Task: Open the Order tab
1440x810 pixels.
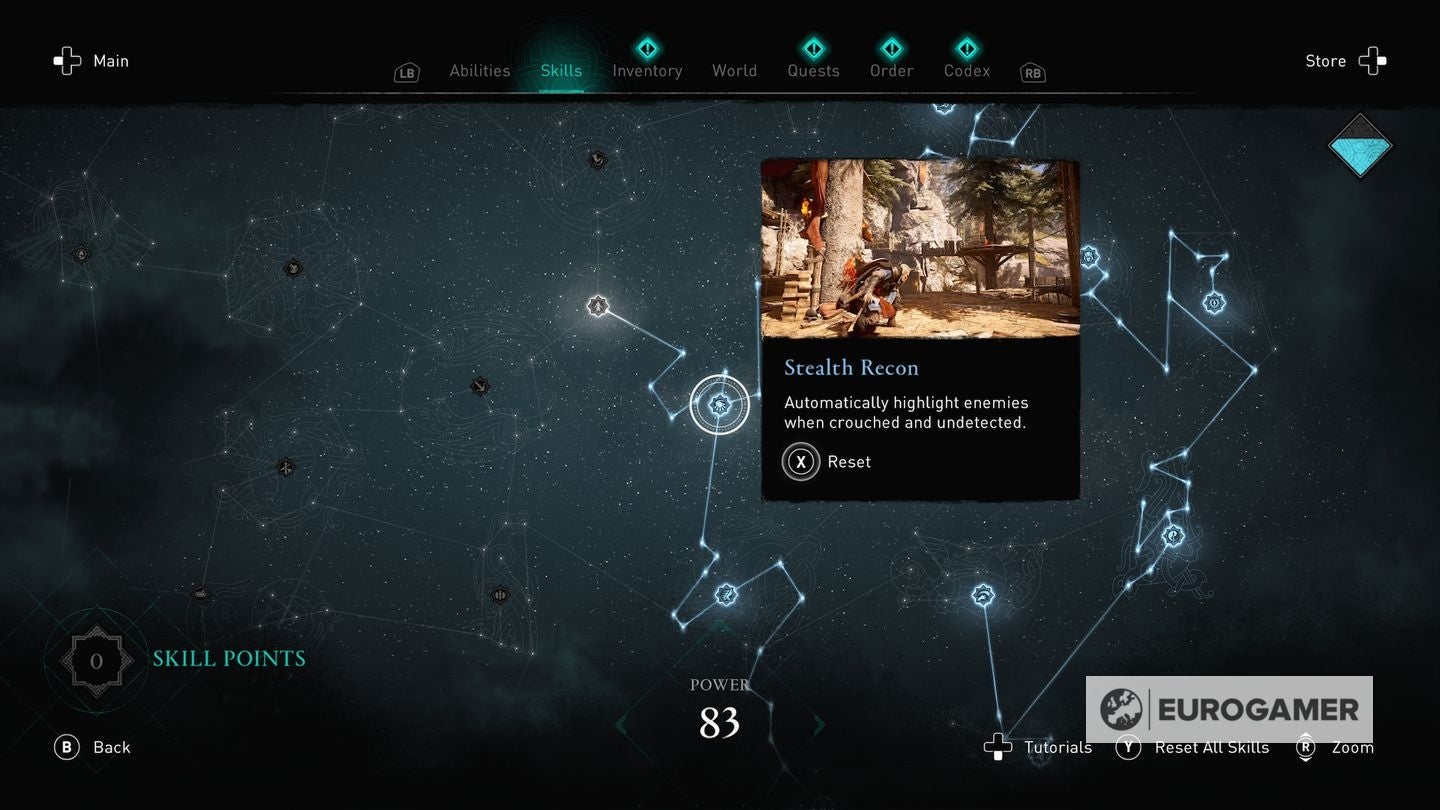Action: pyautogui.click(x=890, y=71)
